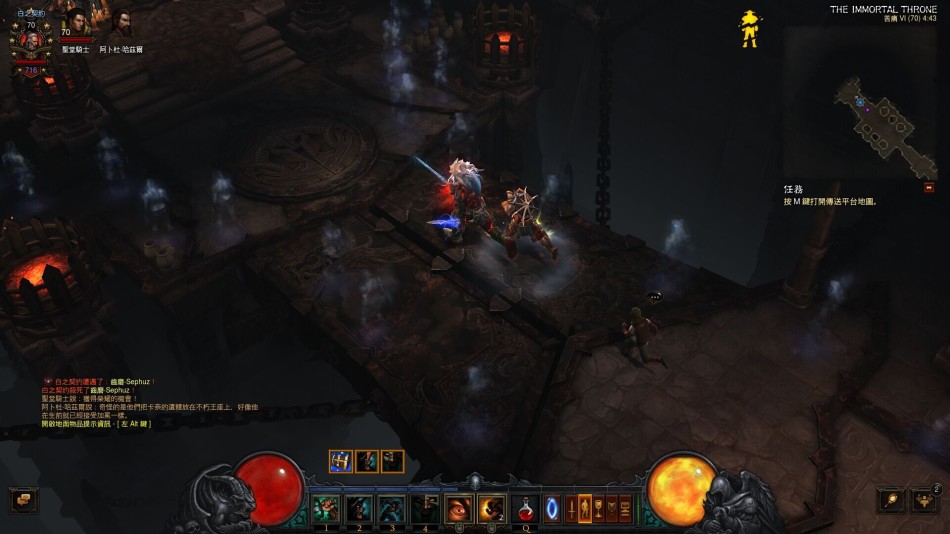Open the goblet icon menu button
Viewport: 950px width, 534px height.
[599, 509]
